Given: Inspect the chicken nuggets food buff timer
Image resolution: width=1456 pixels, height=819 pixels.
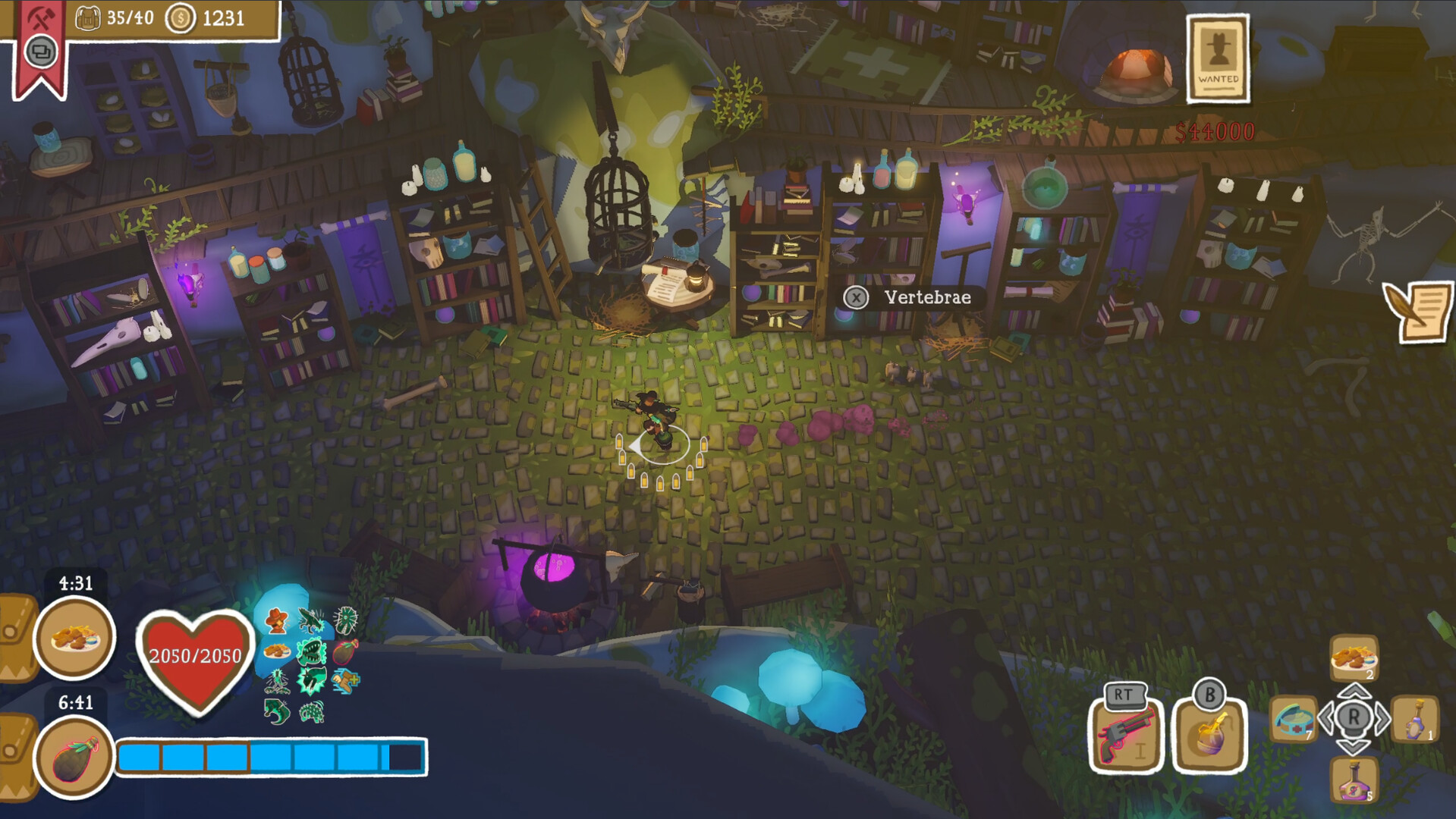Looking at the screenshot, I should click(74, 637).
